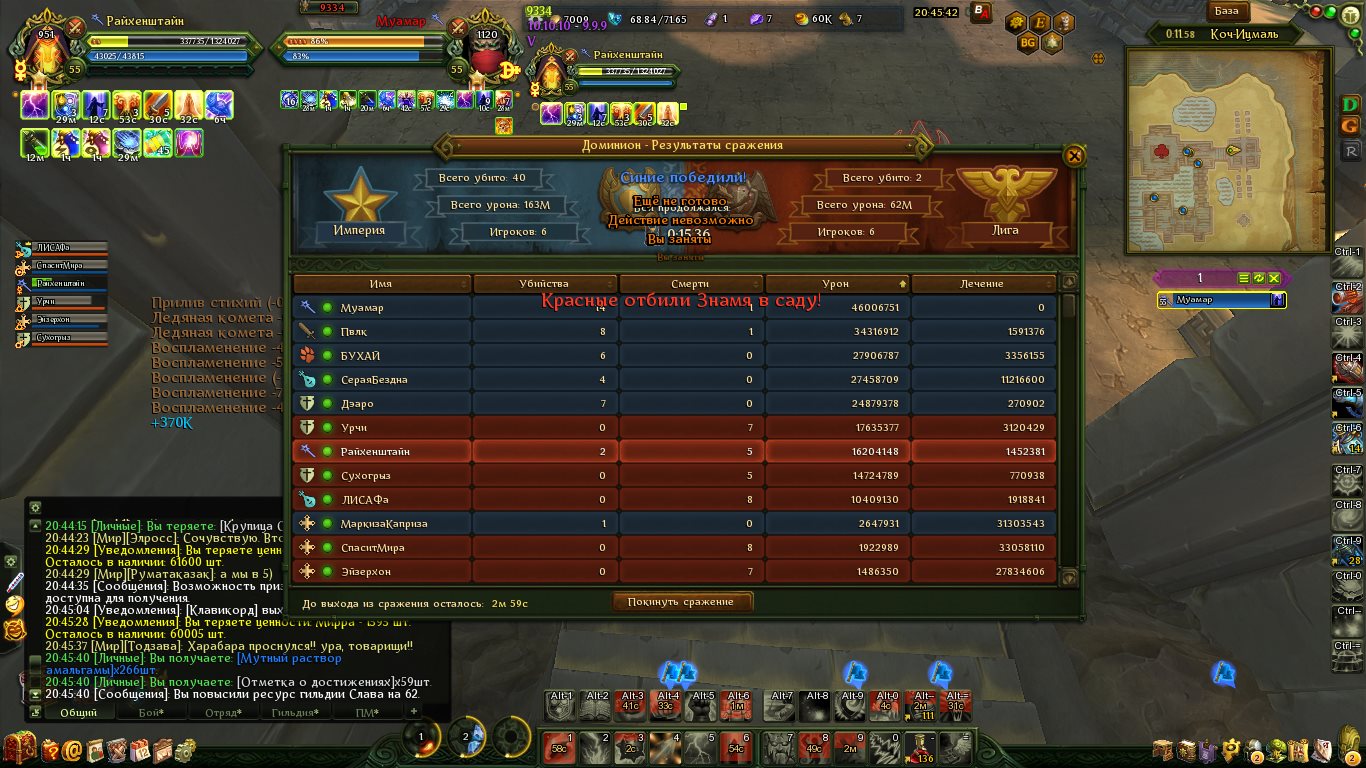Sort the scoreboard by Убийства column

[x=544, y=284]
